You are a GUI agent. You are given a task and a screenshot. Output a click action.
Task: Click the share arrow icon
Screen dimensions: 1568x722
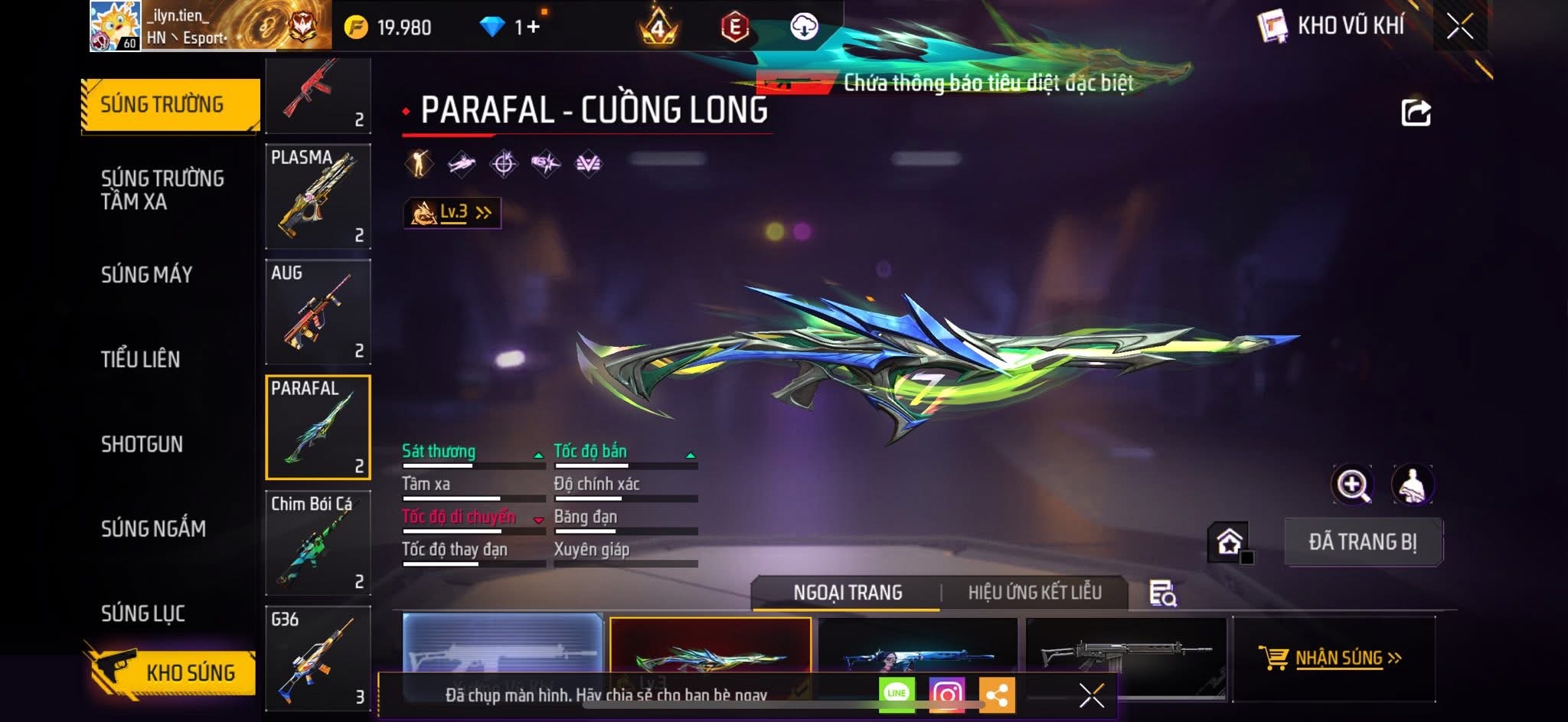coord(1416,113)
